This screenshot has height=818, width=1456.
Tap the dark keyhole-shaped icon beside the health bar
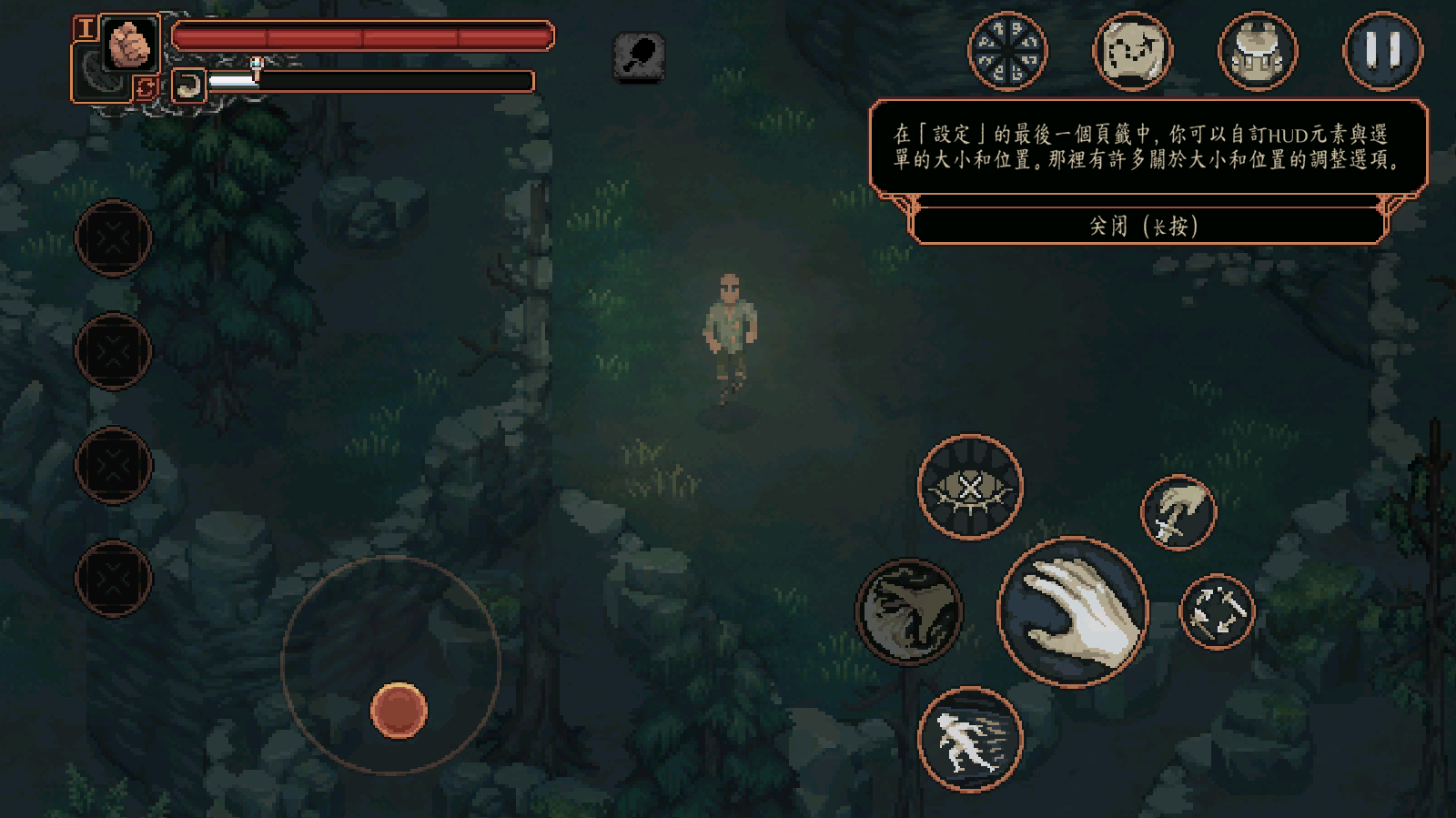(x=639, y=56)
